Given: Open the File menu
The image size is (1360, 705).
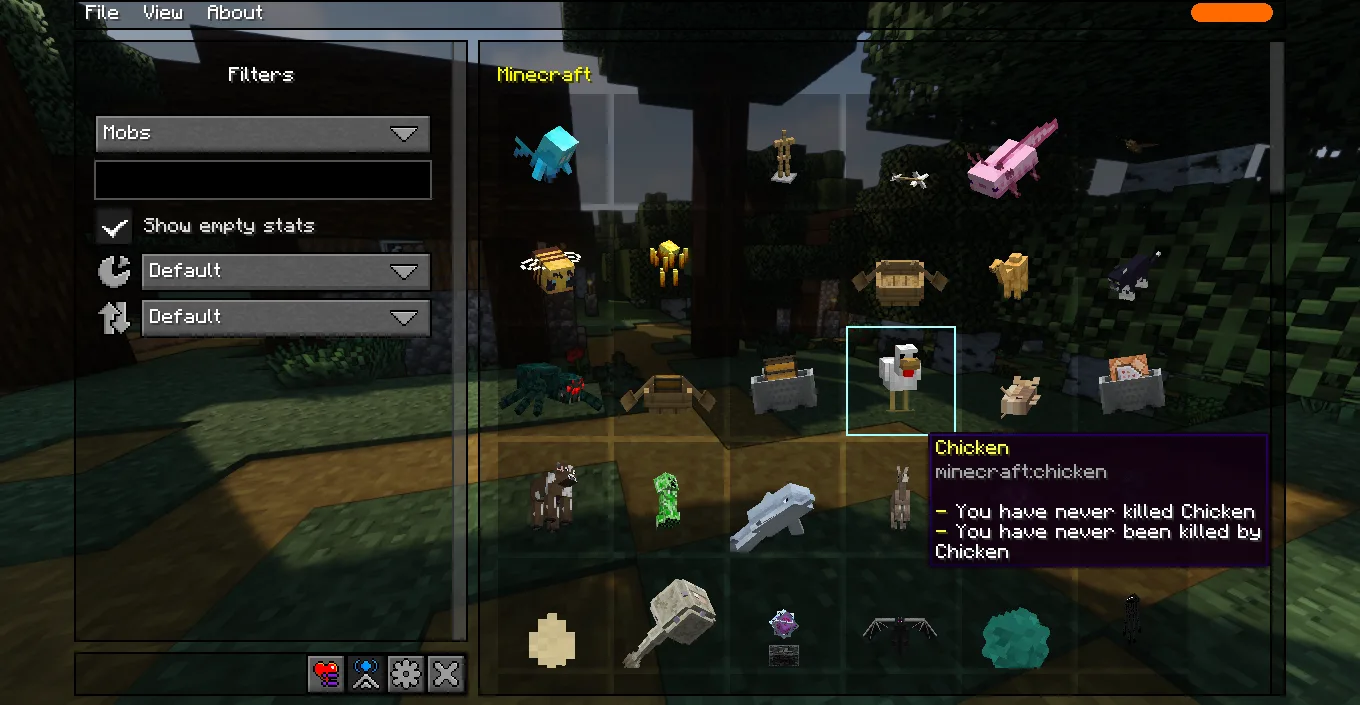Looking at the screenshot, I should tap(101, 13).
